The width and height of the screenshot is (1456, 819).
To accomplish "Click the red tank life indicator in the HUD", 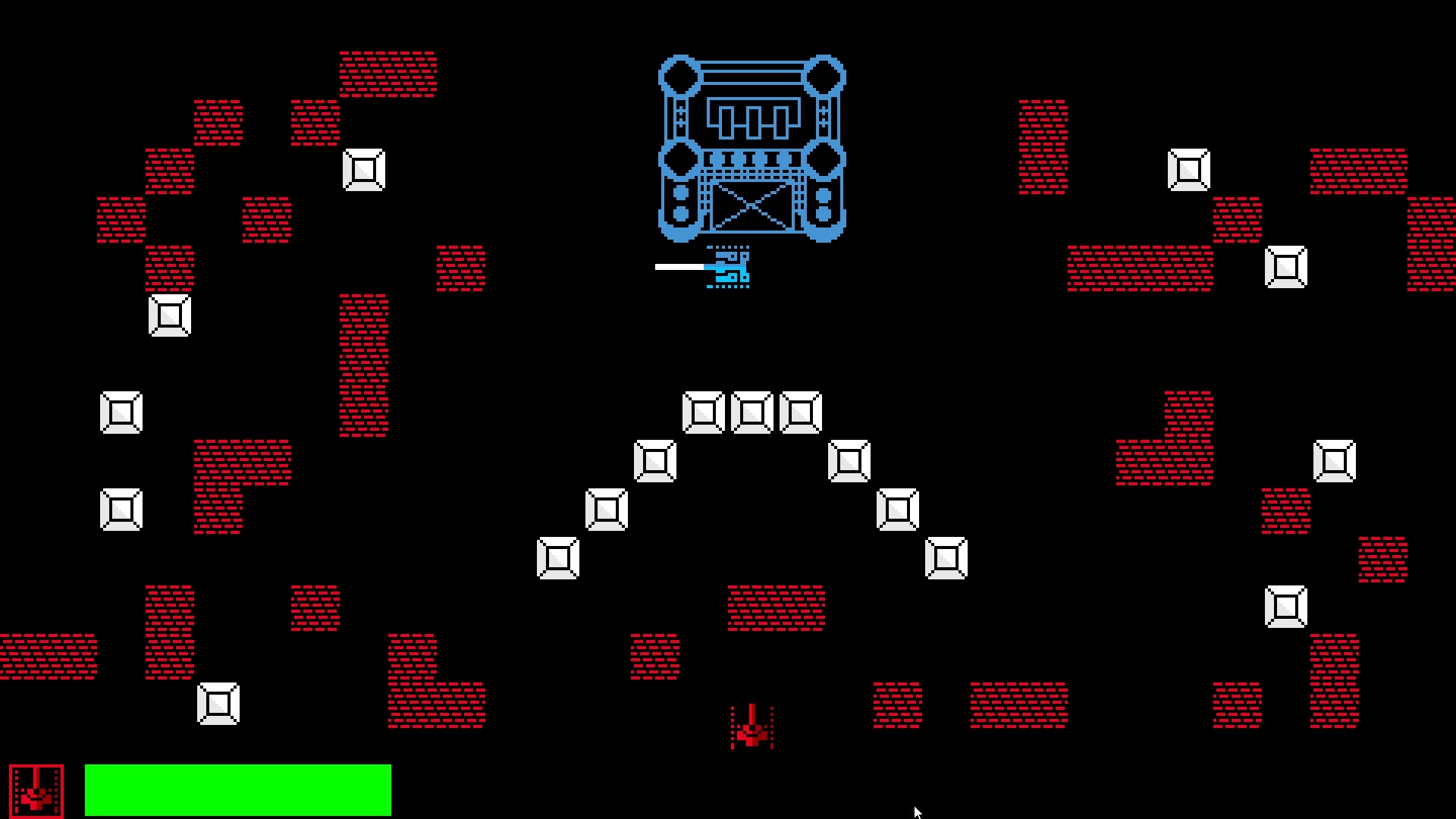I will pos(36,789).
